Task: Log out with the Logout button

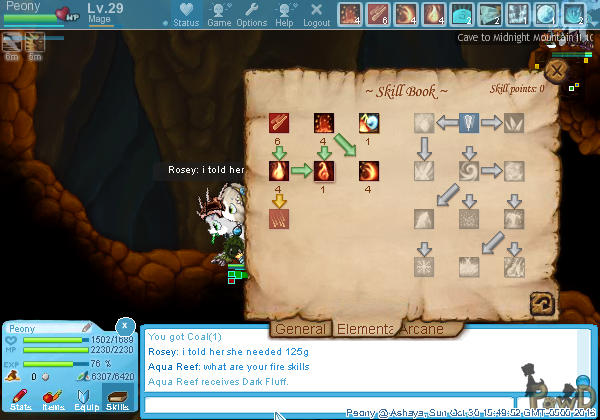Action: pos(316,15)
